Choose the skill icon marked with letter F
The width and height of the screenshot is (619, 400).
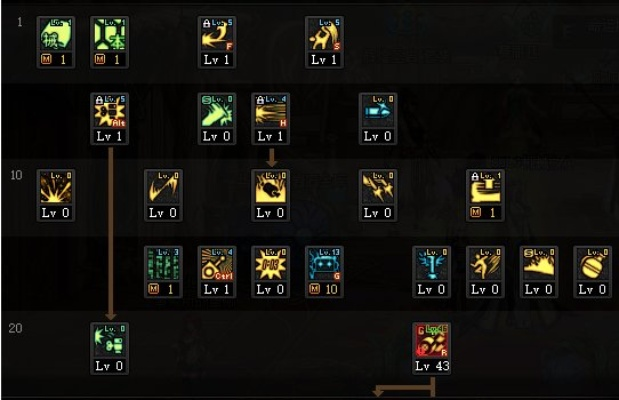(216, 34)
